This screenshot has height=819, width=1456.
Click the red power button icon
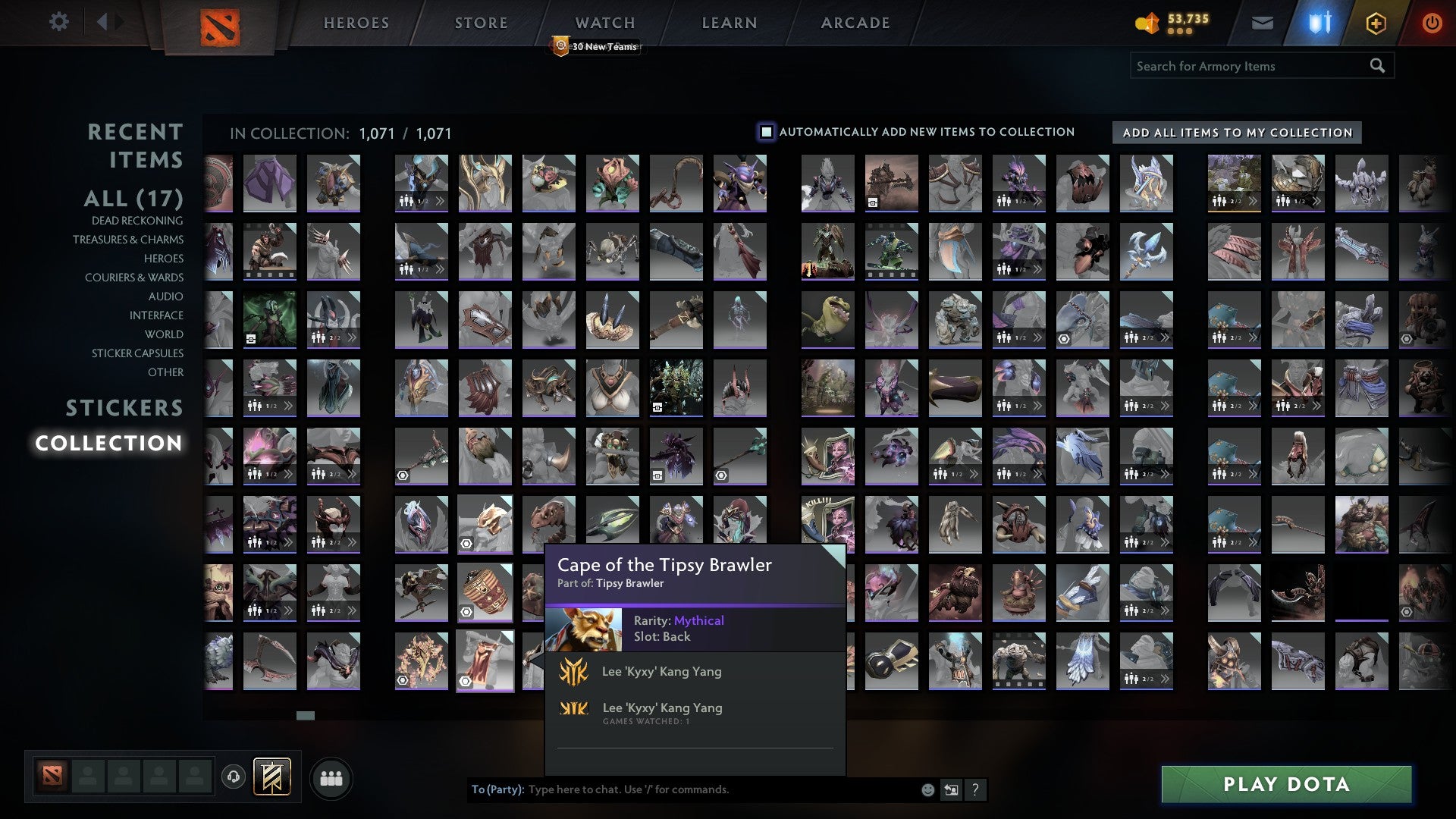(1432, 23)
